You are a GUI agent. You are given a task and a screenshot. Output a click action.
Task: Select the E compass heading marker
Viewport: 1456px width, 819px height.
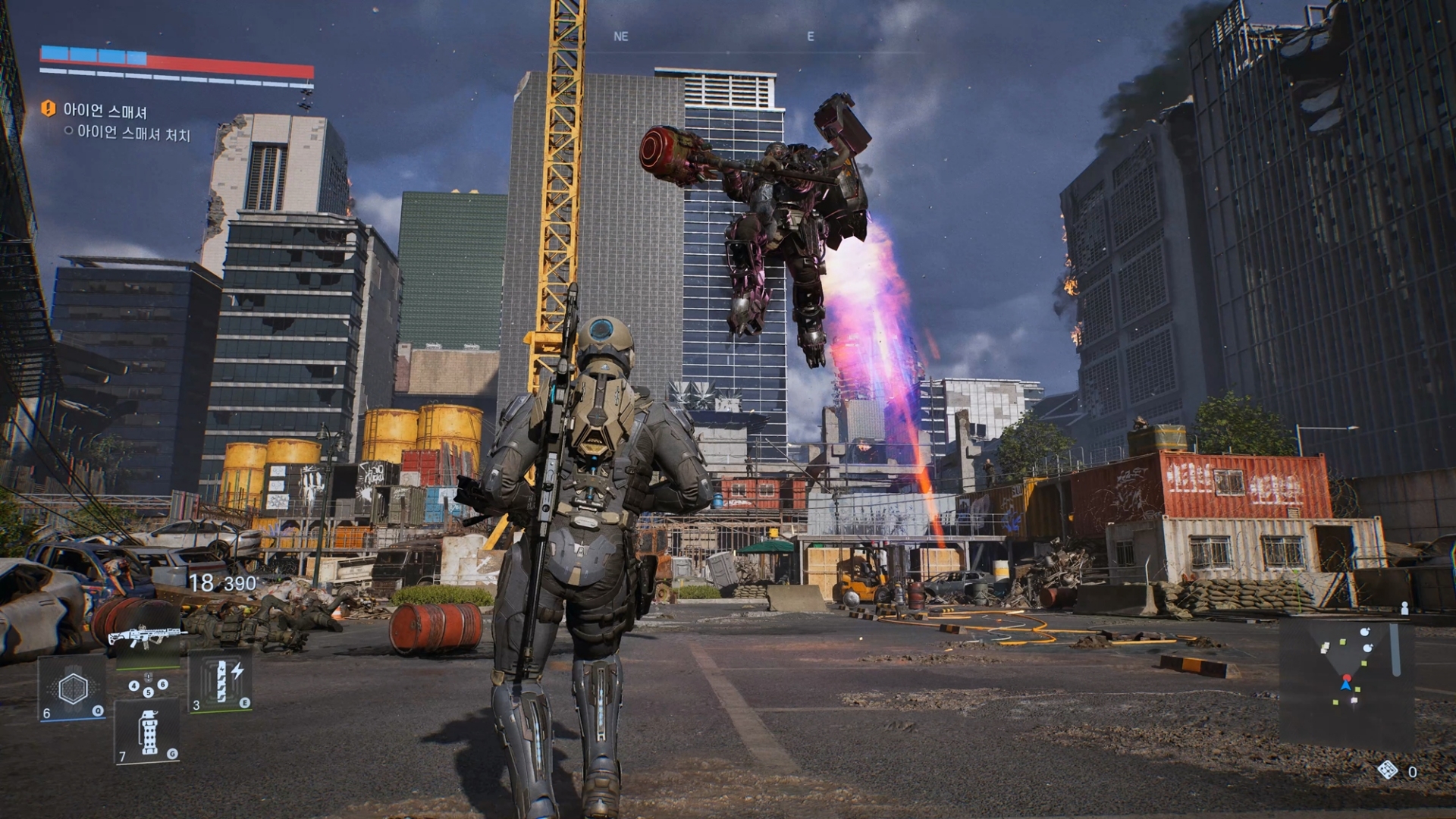811,36
